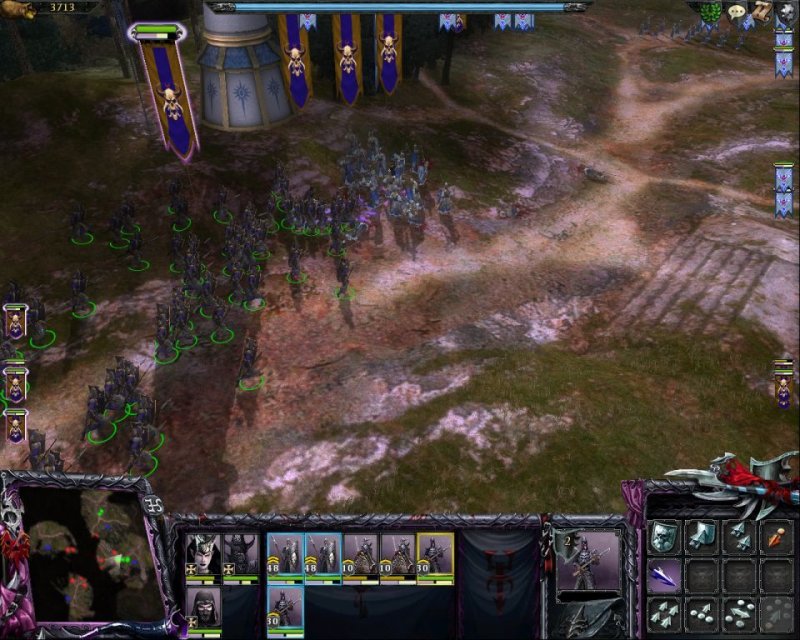Open the chat speech bubble icon
Screen dimensions: 800x640
click(x=738, y=11)
